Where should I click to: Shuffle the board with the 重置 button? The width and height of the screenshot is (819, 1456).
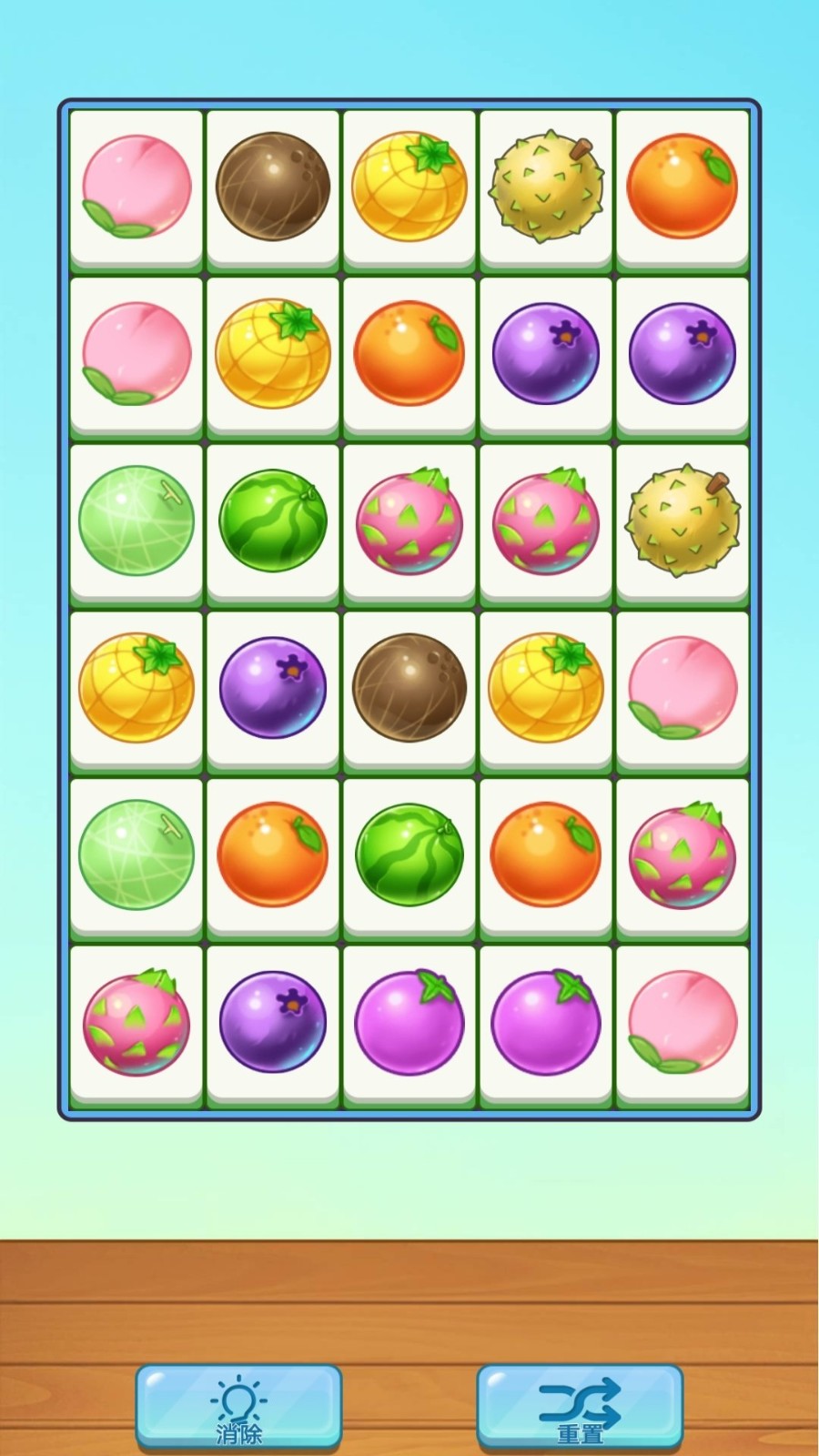point(580,1407)
